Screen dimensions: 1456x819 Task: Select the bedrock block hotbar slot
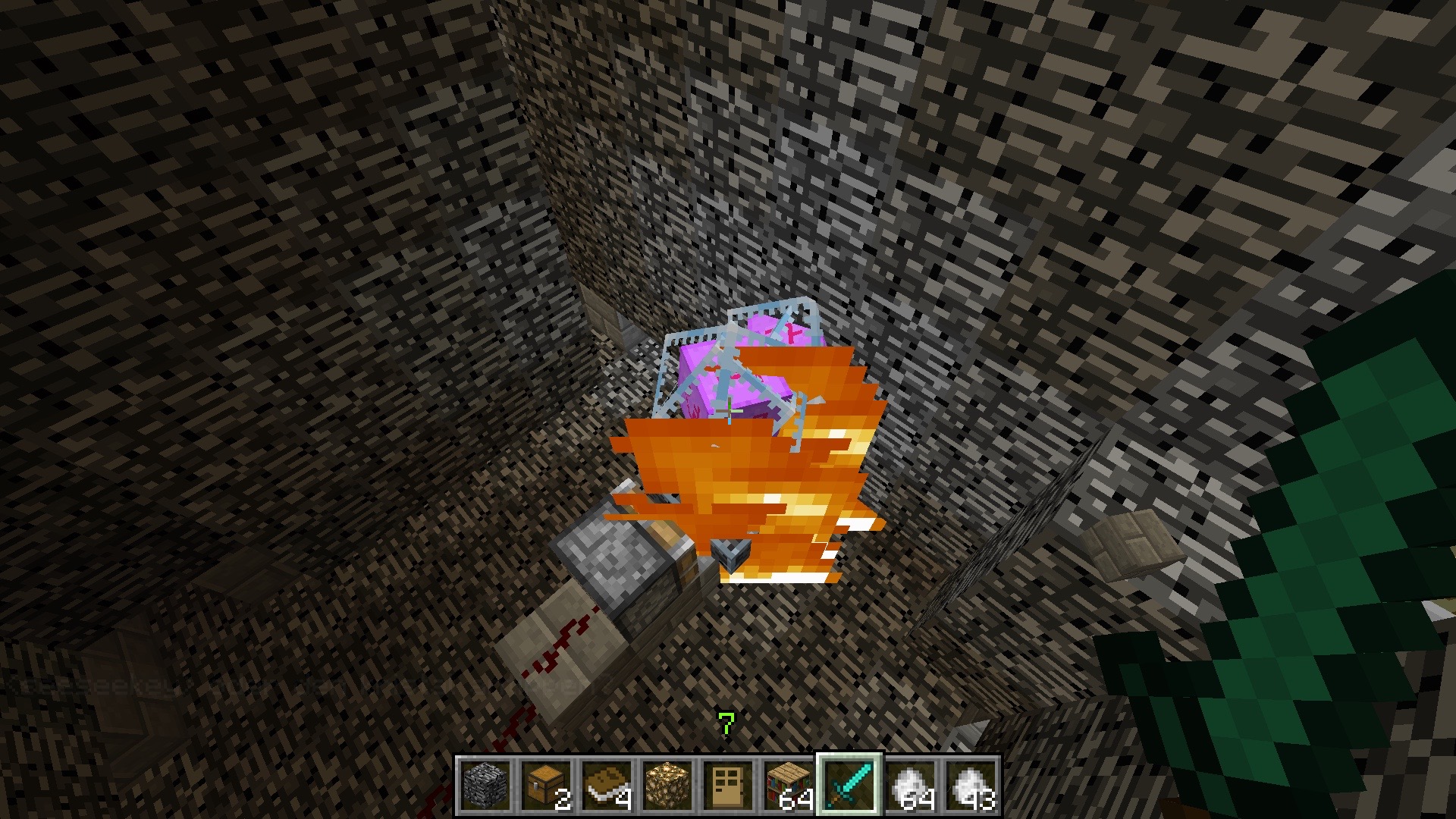pos(485,786)
